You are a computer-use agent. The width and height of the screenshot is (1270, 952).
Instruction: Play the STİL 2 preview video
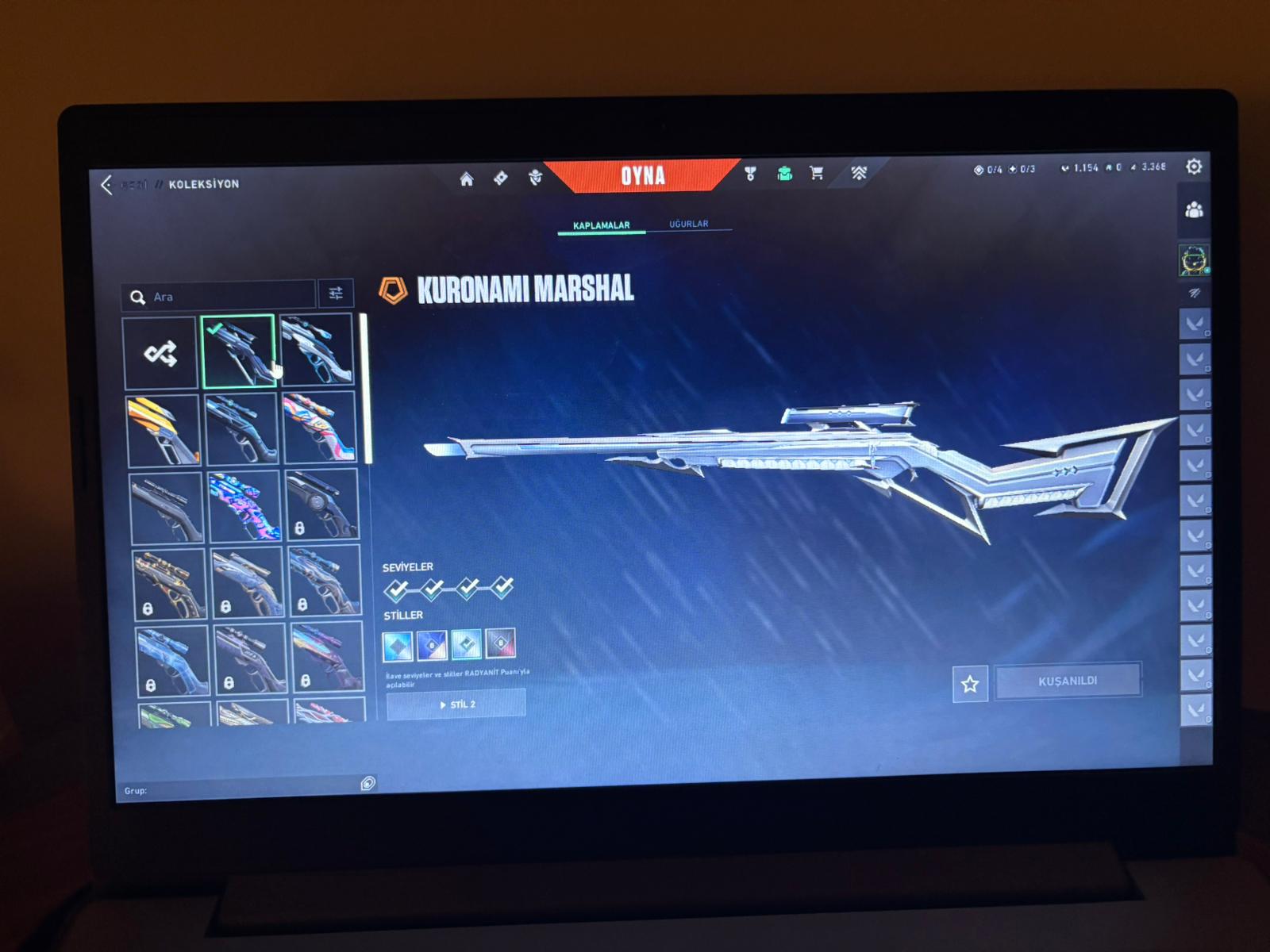[456, 704]
